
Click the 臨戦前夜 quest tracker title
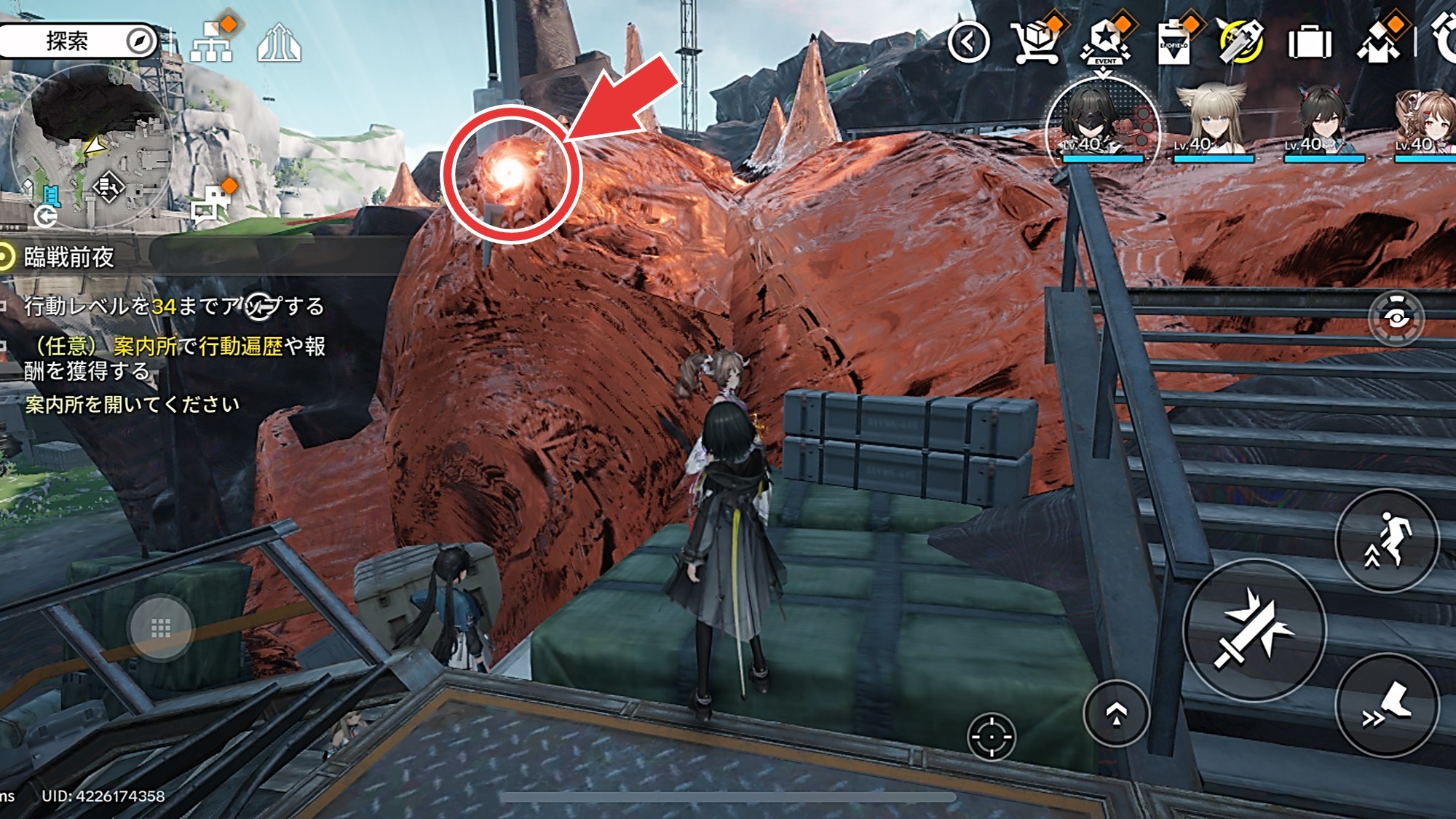coord(69,257)
